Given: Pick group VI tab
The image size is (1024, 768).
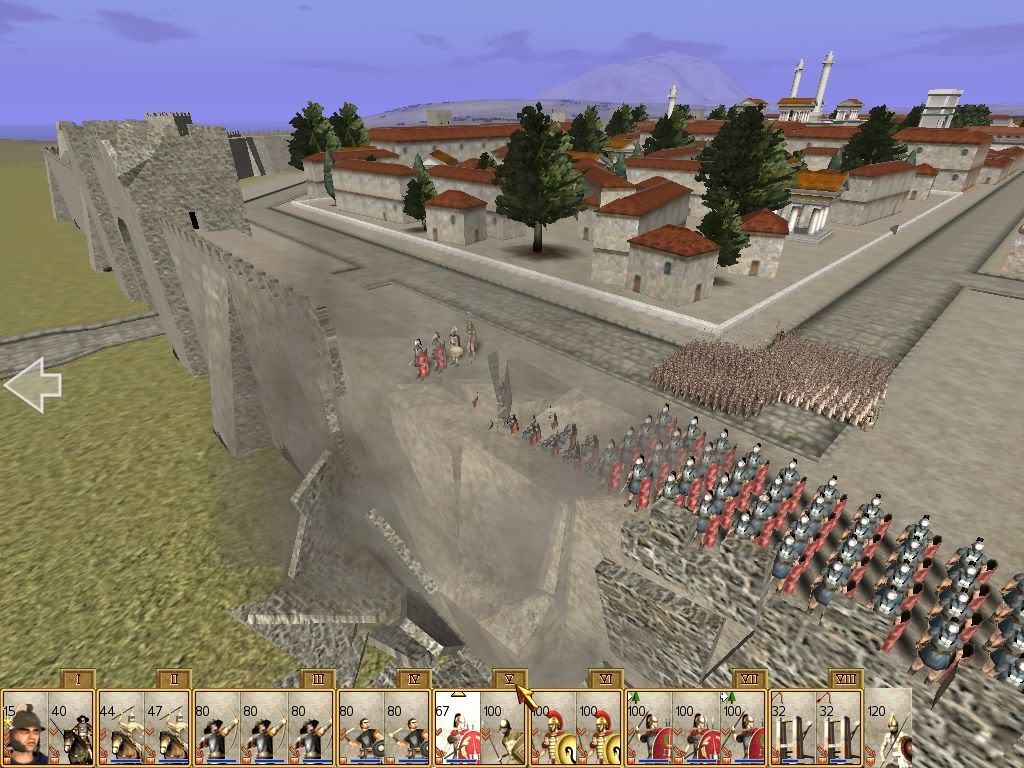Looking at the screenshot, I should [x=605, y=680].
